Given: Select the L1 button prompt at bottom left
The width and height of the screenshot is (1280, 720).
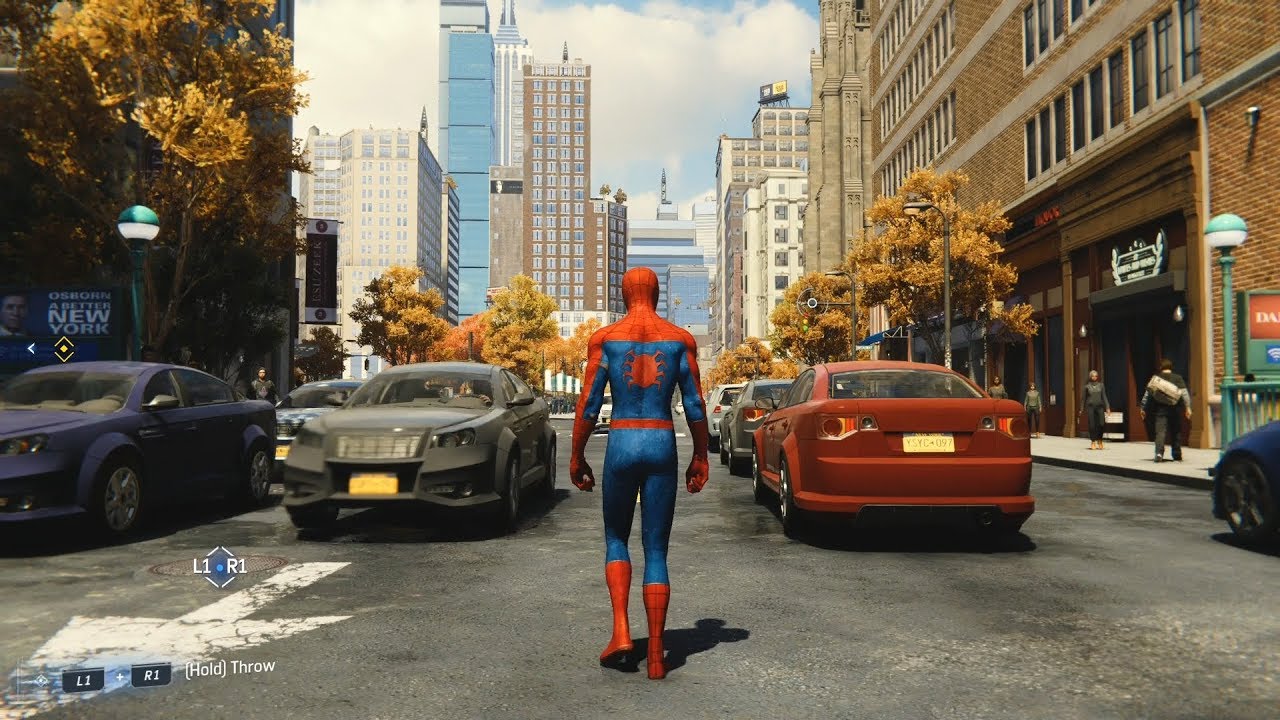Looking at the screenshot, I should [85, 677].
